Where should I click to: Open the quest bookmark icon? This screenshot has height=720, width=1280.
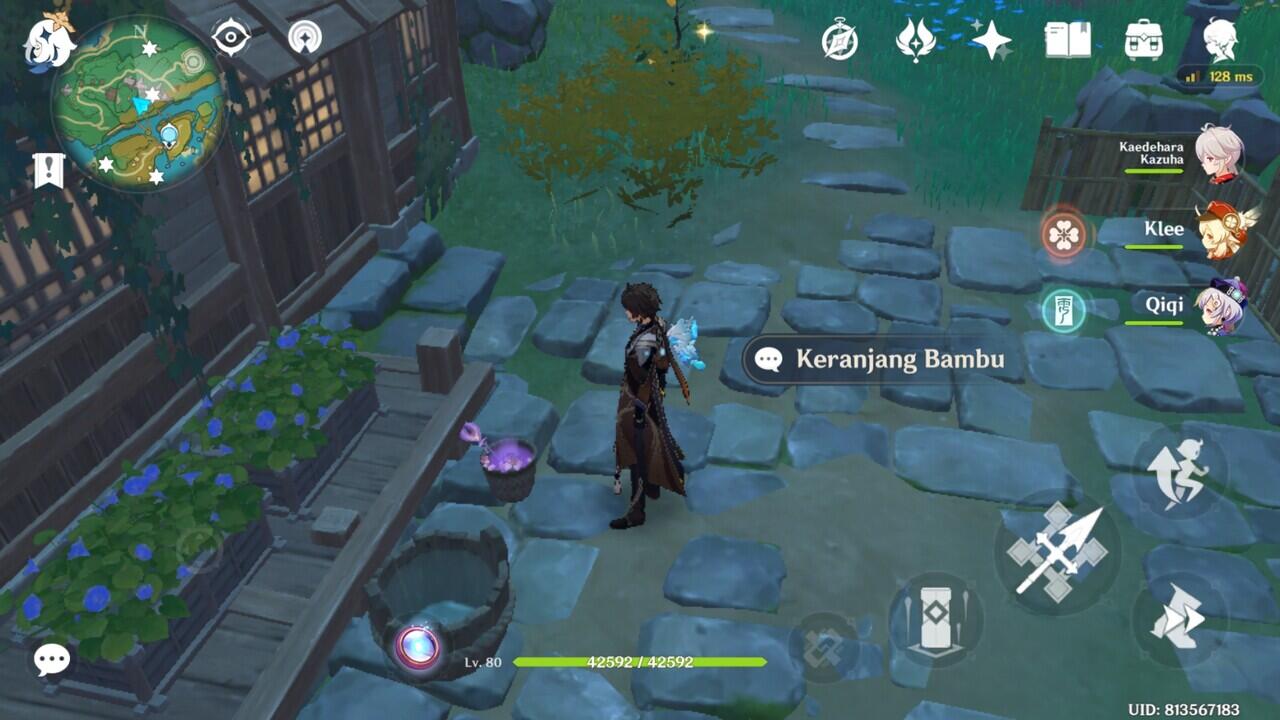point(48,171)
